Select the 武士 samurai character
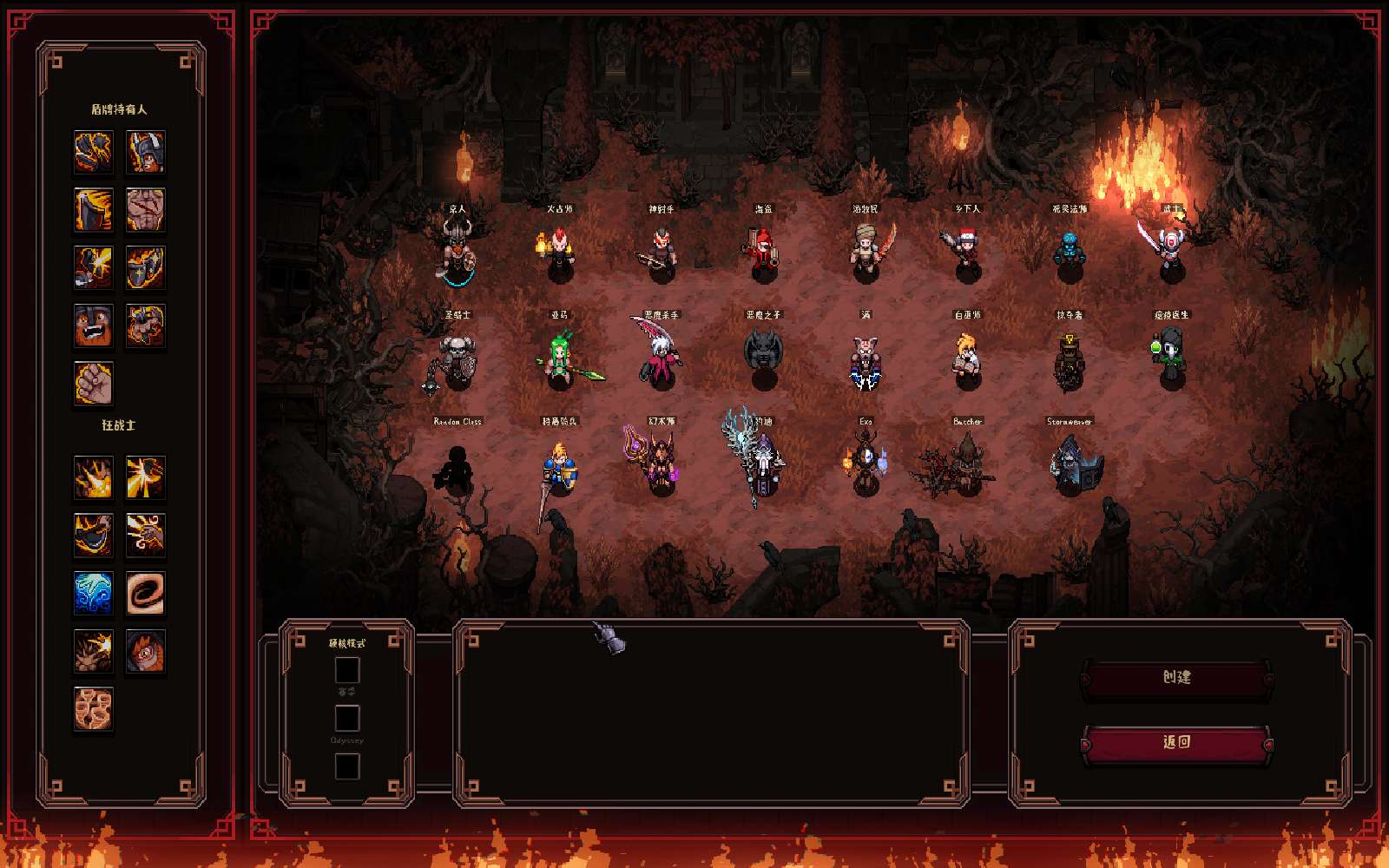 click(x=1172, y=252)
